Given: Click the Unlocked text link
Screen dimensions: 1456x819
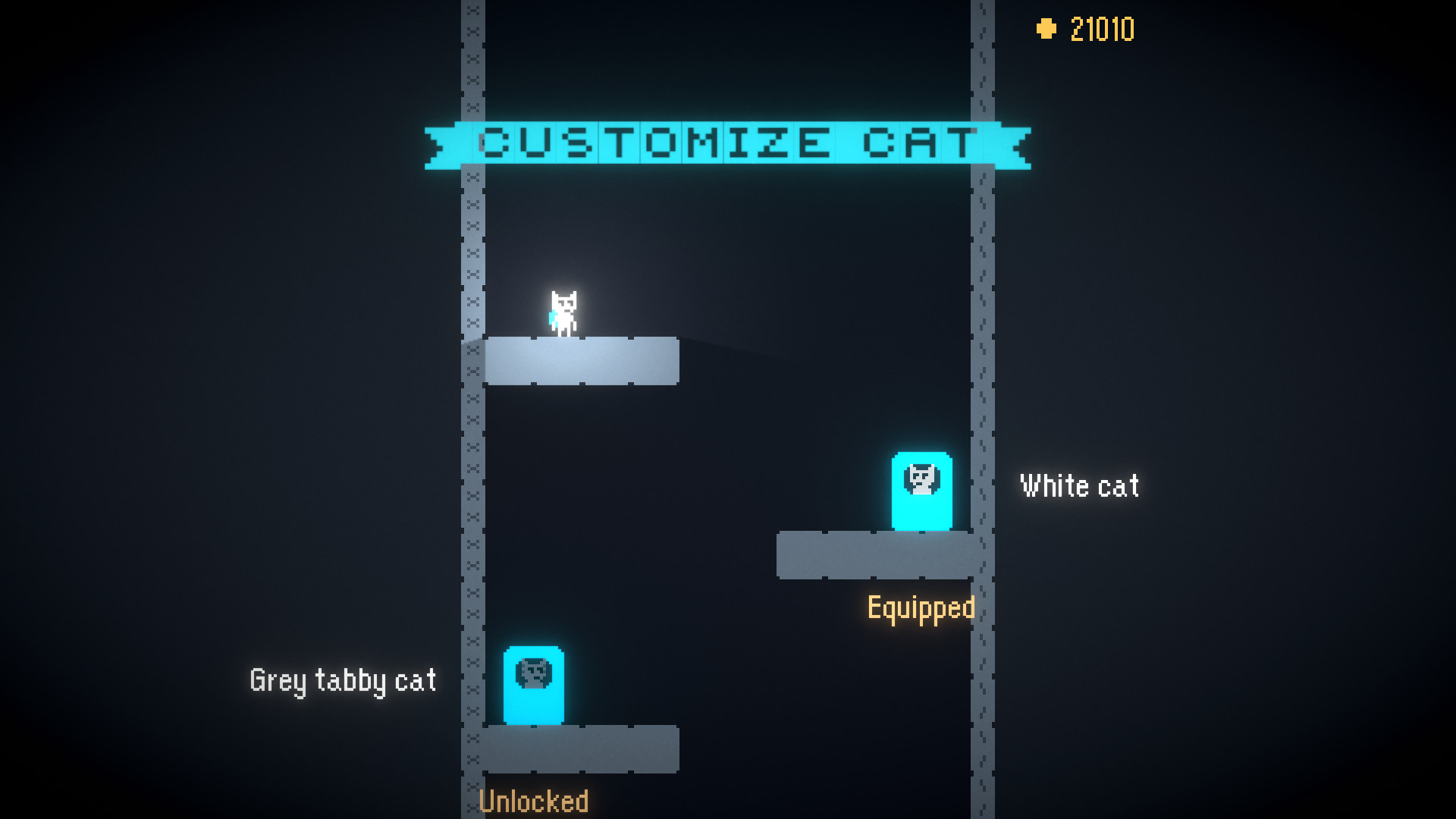Looking at the screenshot, I should point(534,800).
